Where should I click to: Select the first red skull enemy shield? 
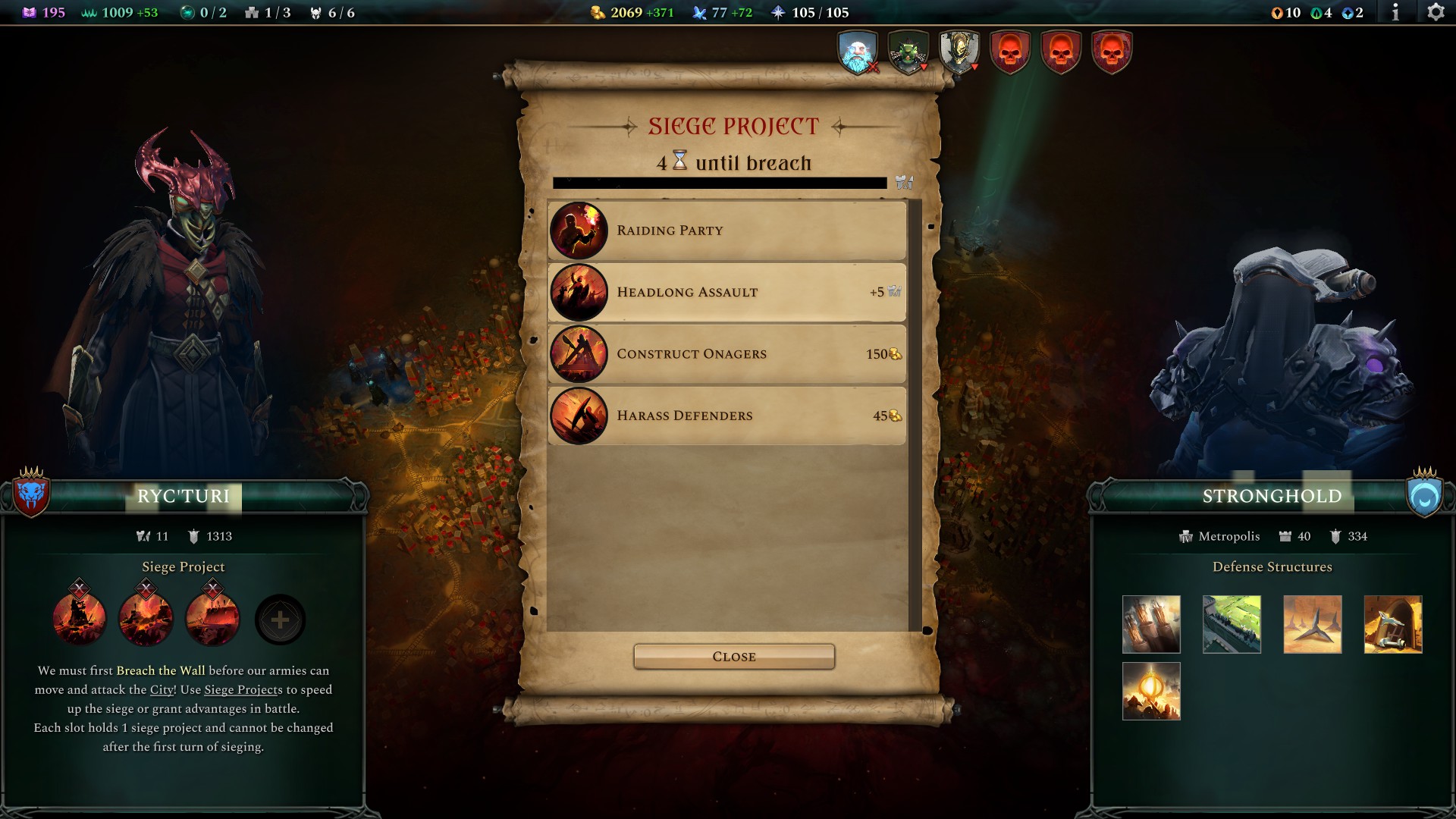point(1009,52)
